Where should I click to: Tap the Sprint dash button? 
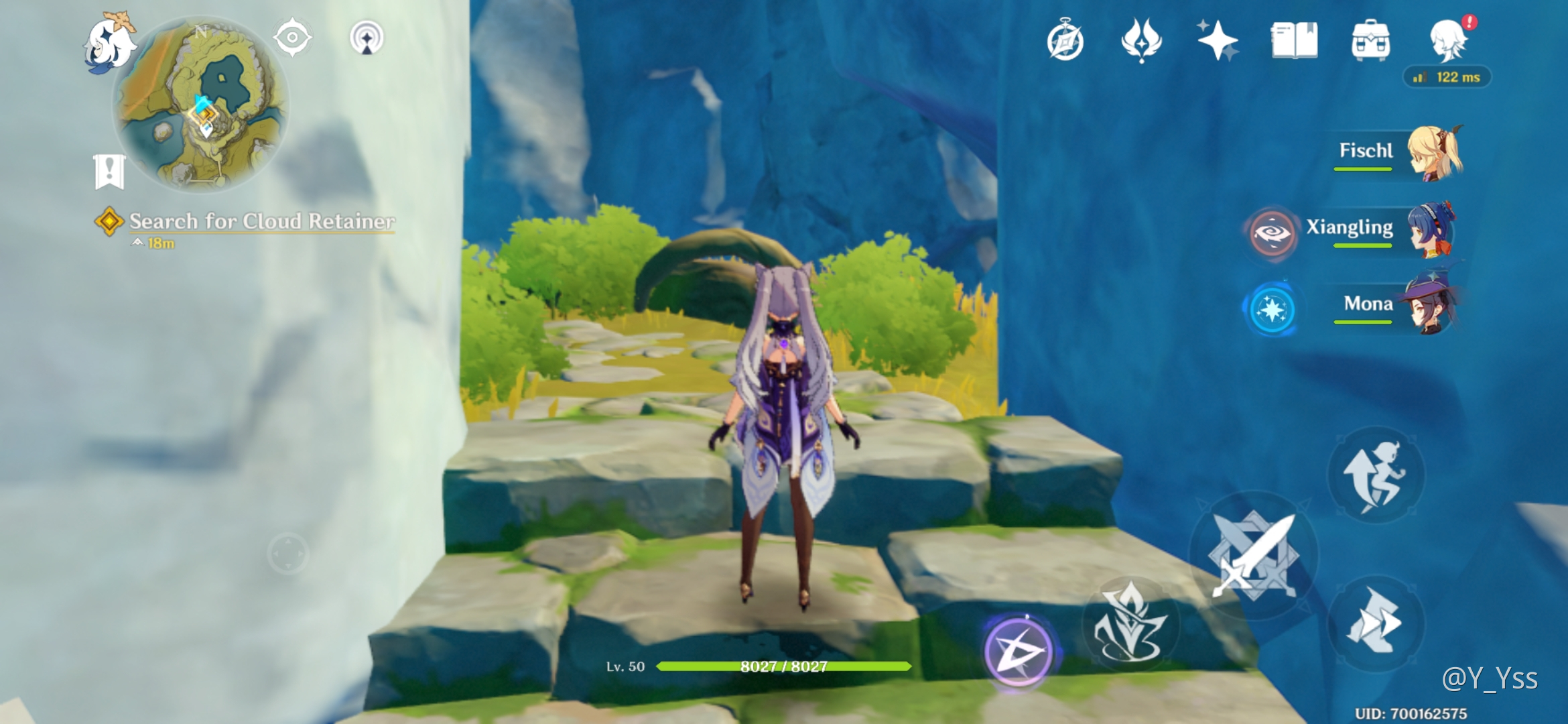click(x=1376, y=623)
